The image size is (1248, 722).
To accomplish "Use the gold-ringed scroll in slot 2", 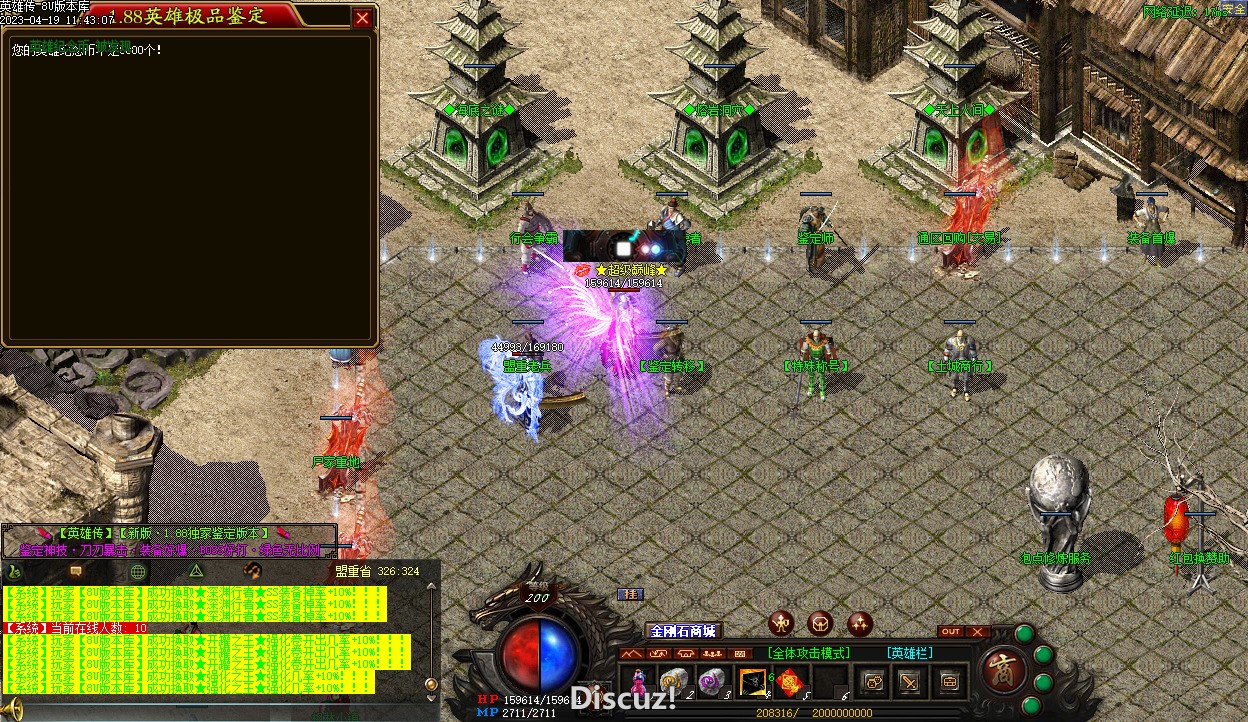I will (674, 682).
